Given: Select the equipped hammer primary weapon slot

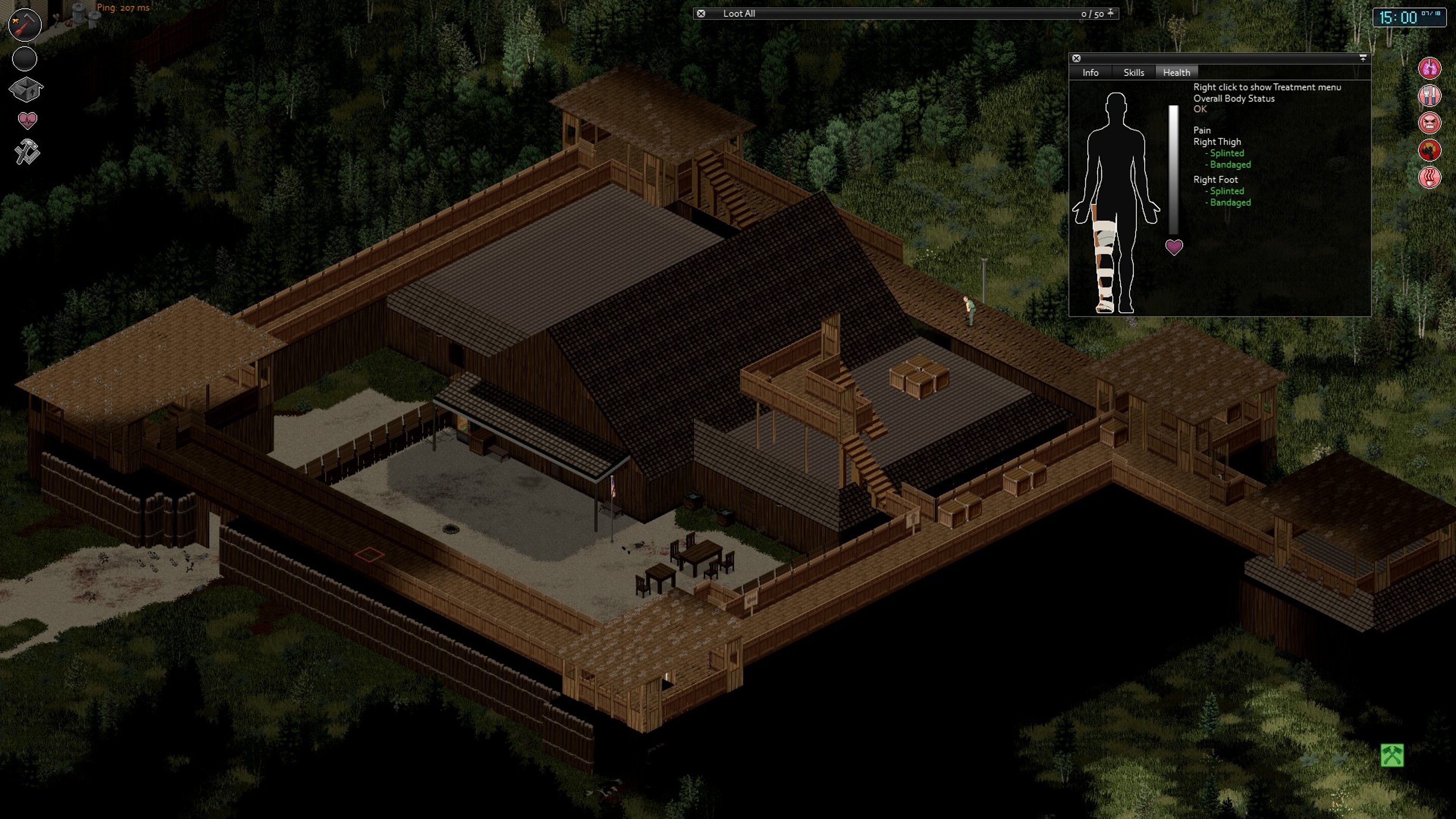Looking at the screenshot, I should (x=25, y=25).
